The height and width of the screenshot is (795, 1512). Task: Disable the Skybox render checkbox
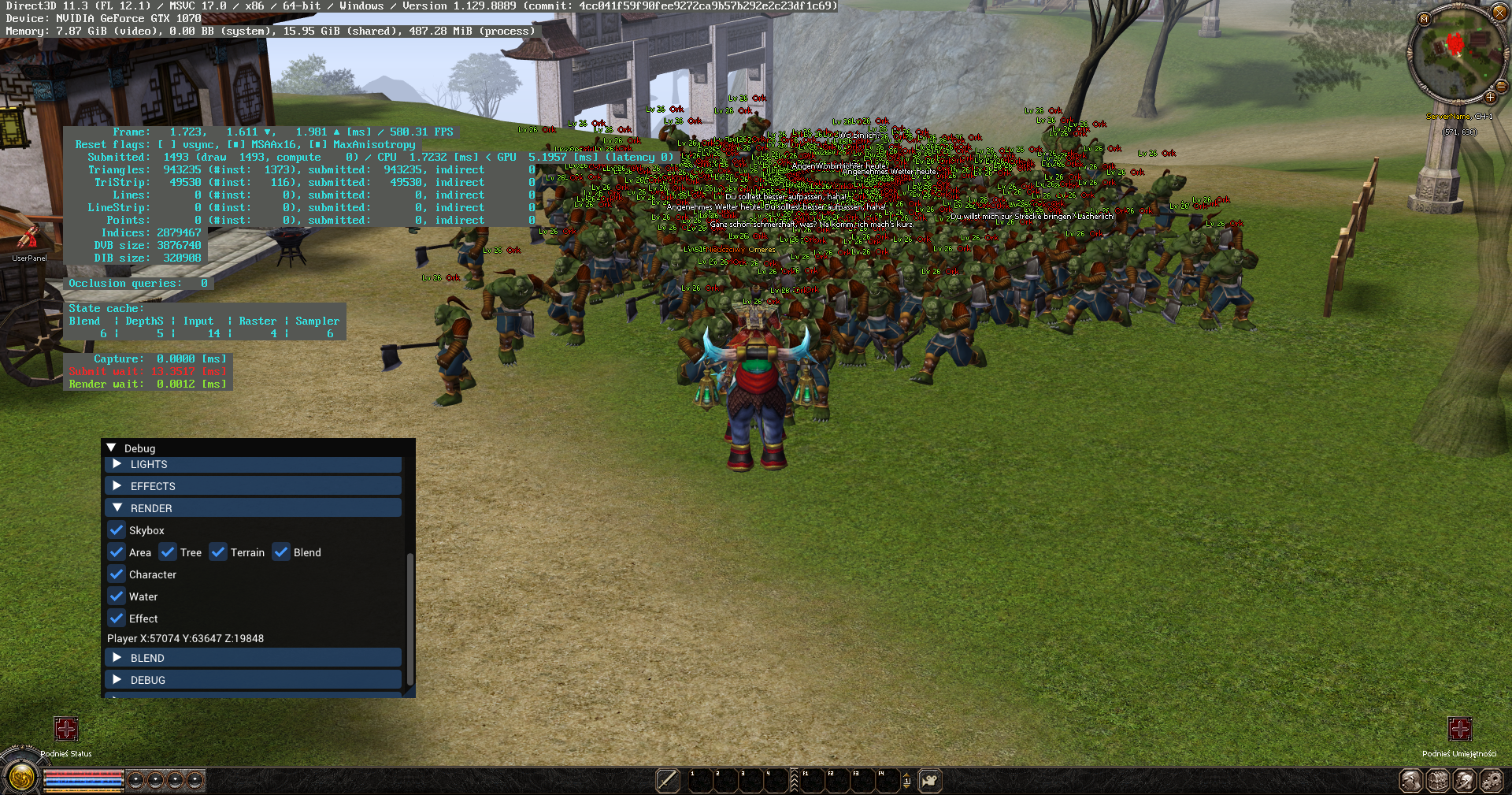[115, 530]
